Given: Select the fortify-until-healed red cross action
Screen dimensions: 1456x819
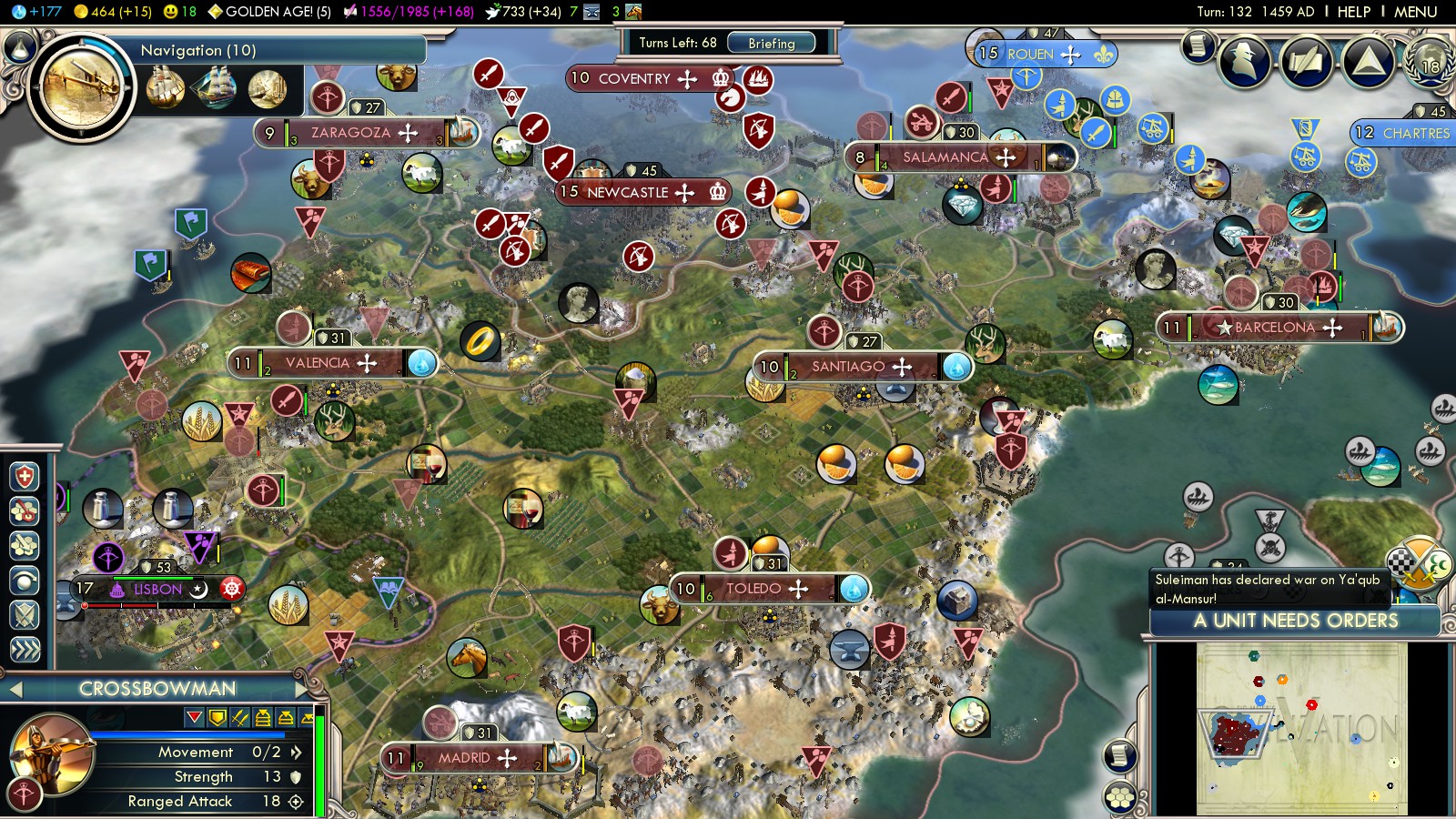Looking at the screenshot, I should 25,477.
